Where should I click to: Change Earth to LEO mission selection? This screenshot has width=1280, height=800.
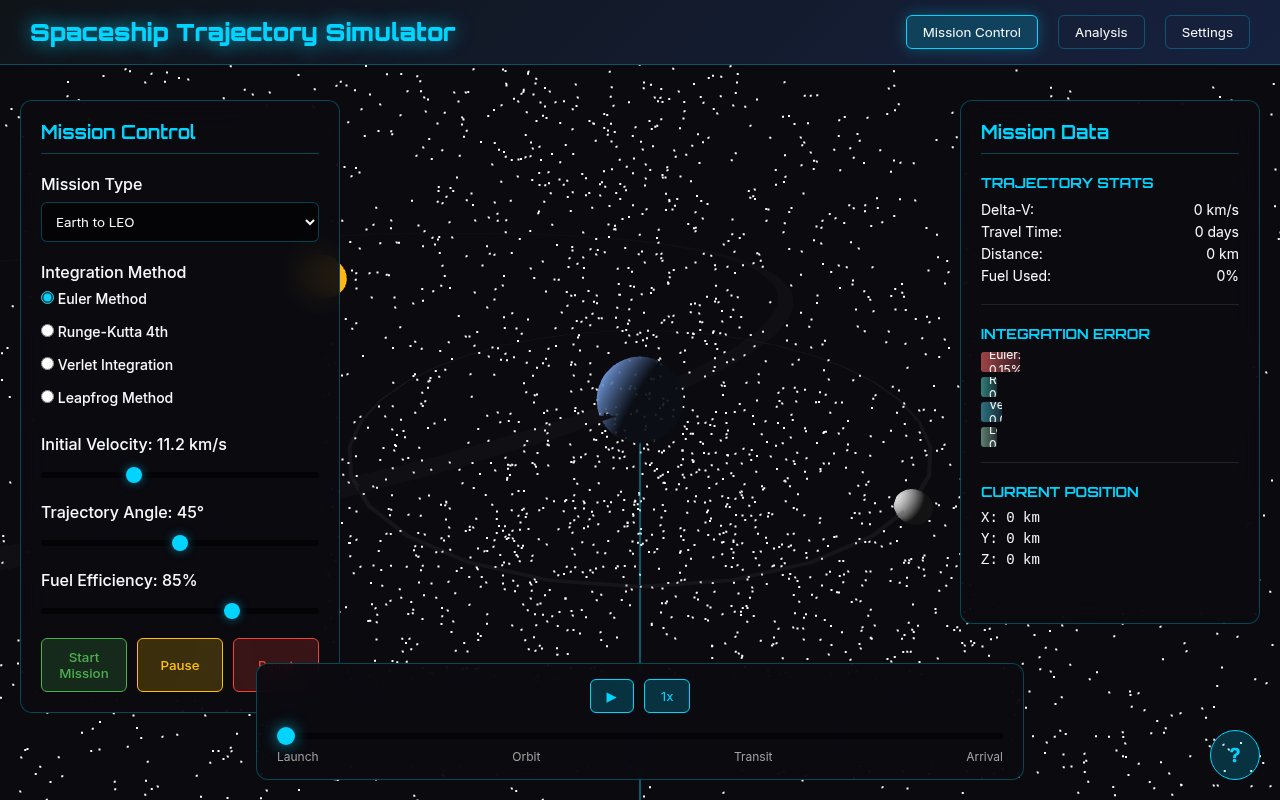tap(180, 221)
